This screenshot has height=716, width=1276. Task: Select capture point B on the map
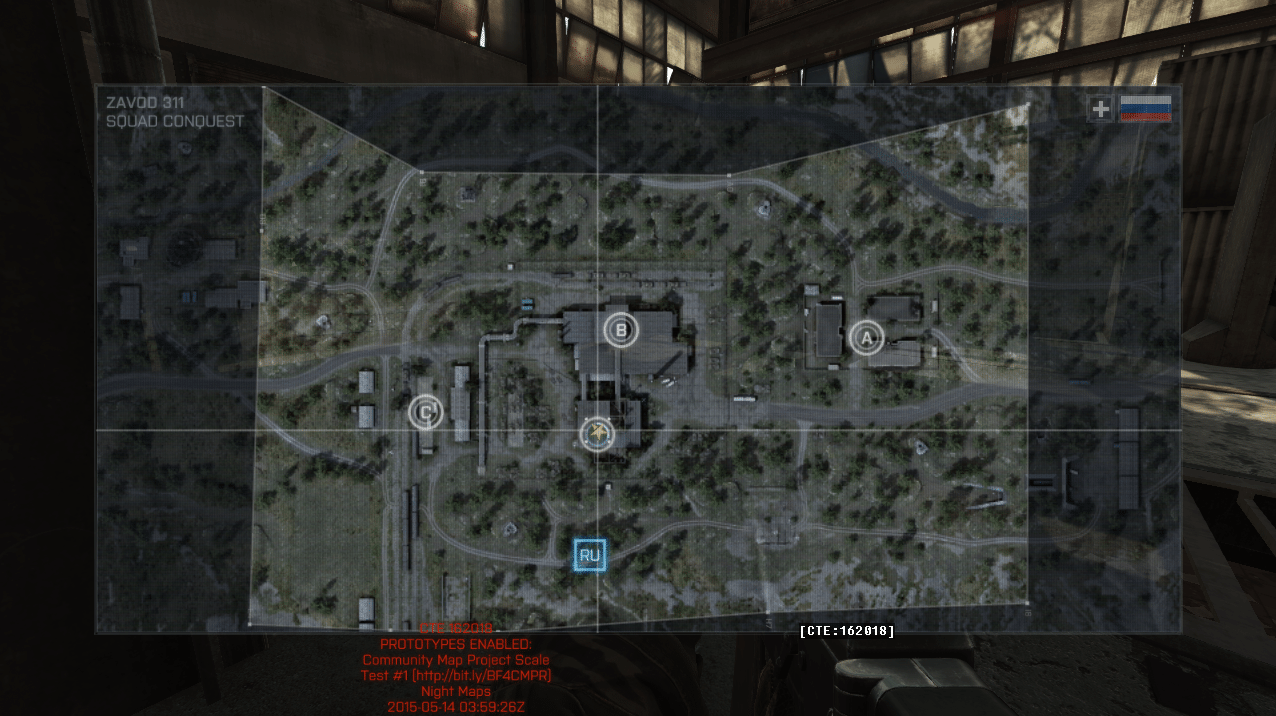(x=621, y=329)
